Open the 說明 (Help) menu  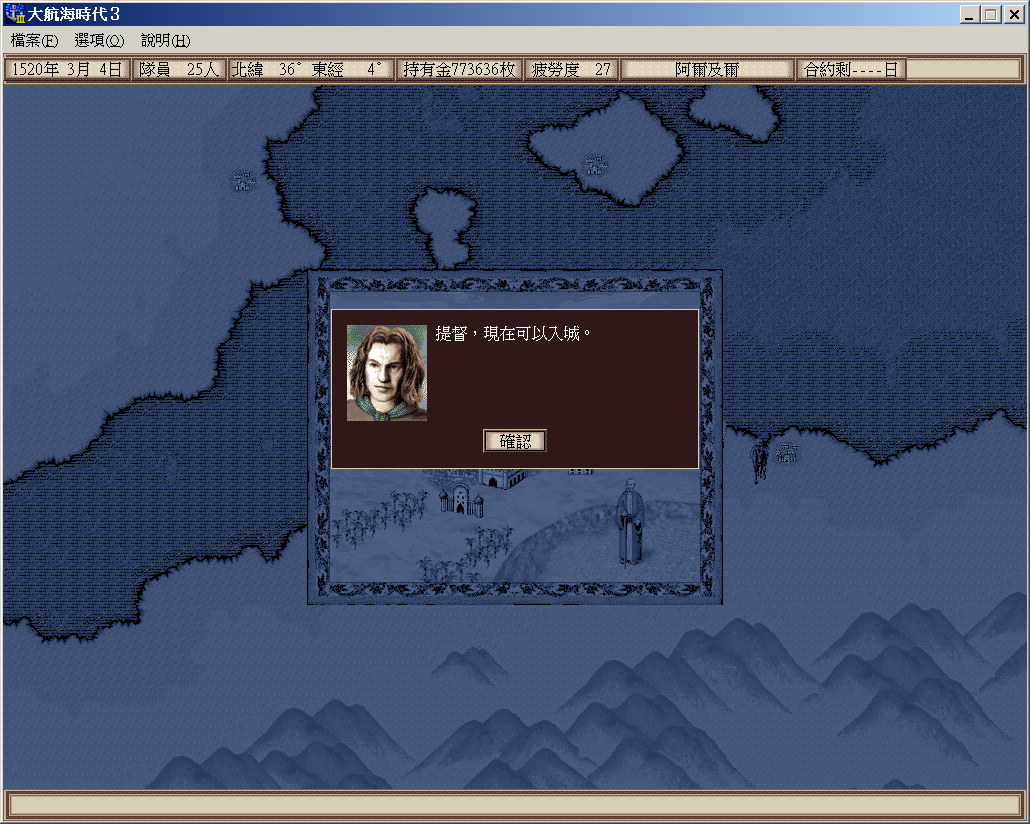(165, 41)
